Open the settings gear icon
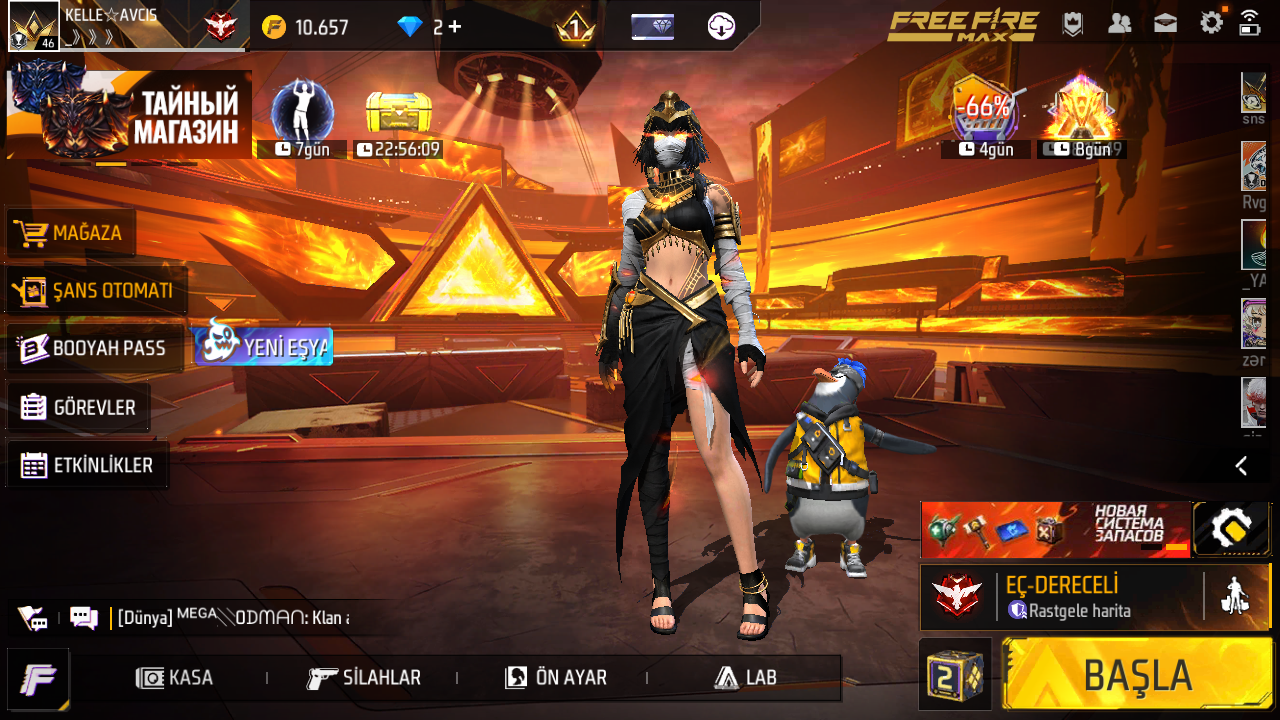Screen dimensions: 1280x720 1211,23
